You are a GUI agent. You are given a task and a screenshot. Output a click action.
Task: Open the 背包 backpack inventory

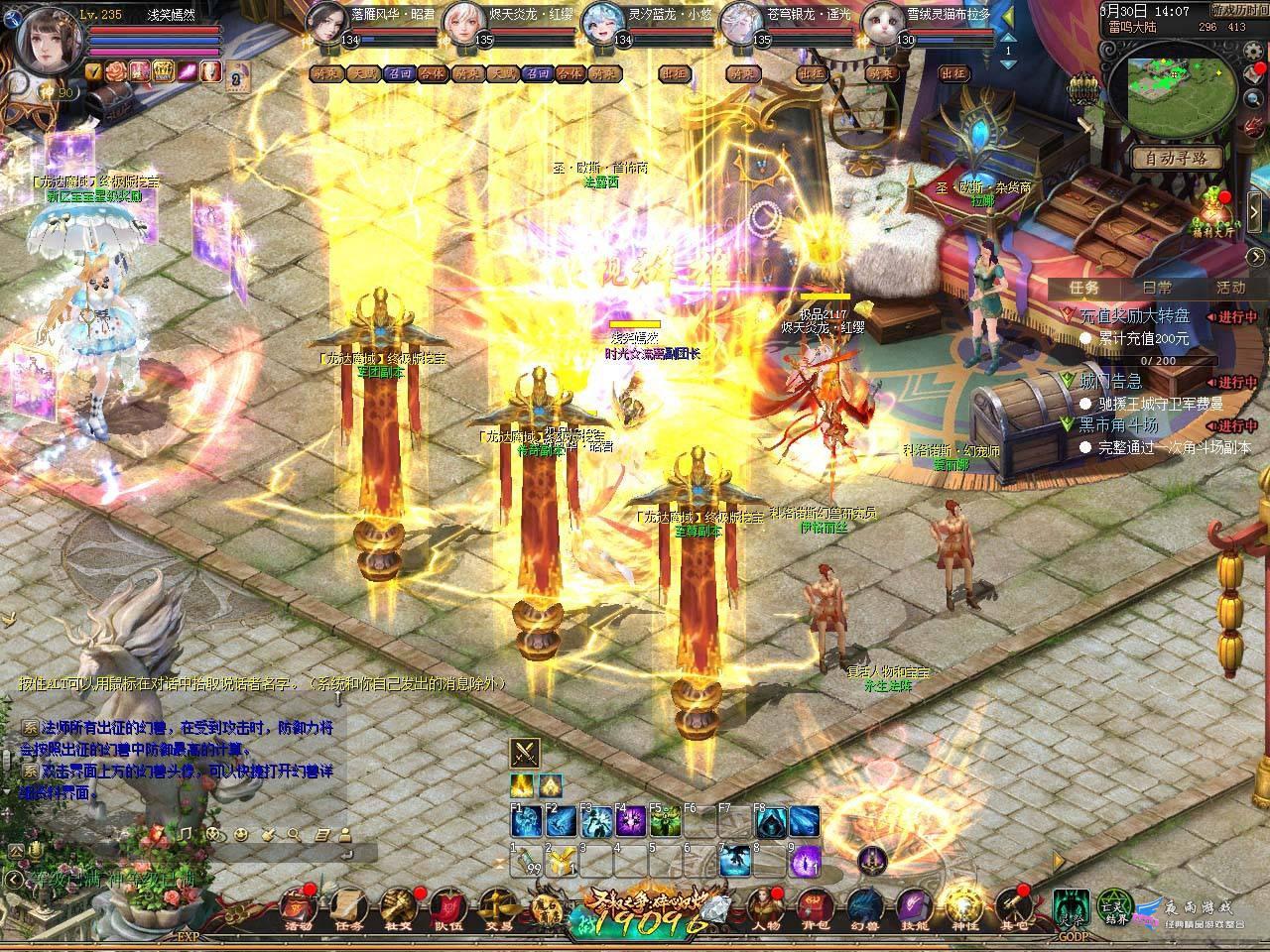click(816, 906)
